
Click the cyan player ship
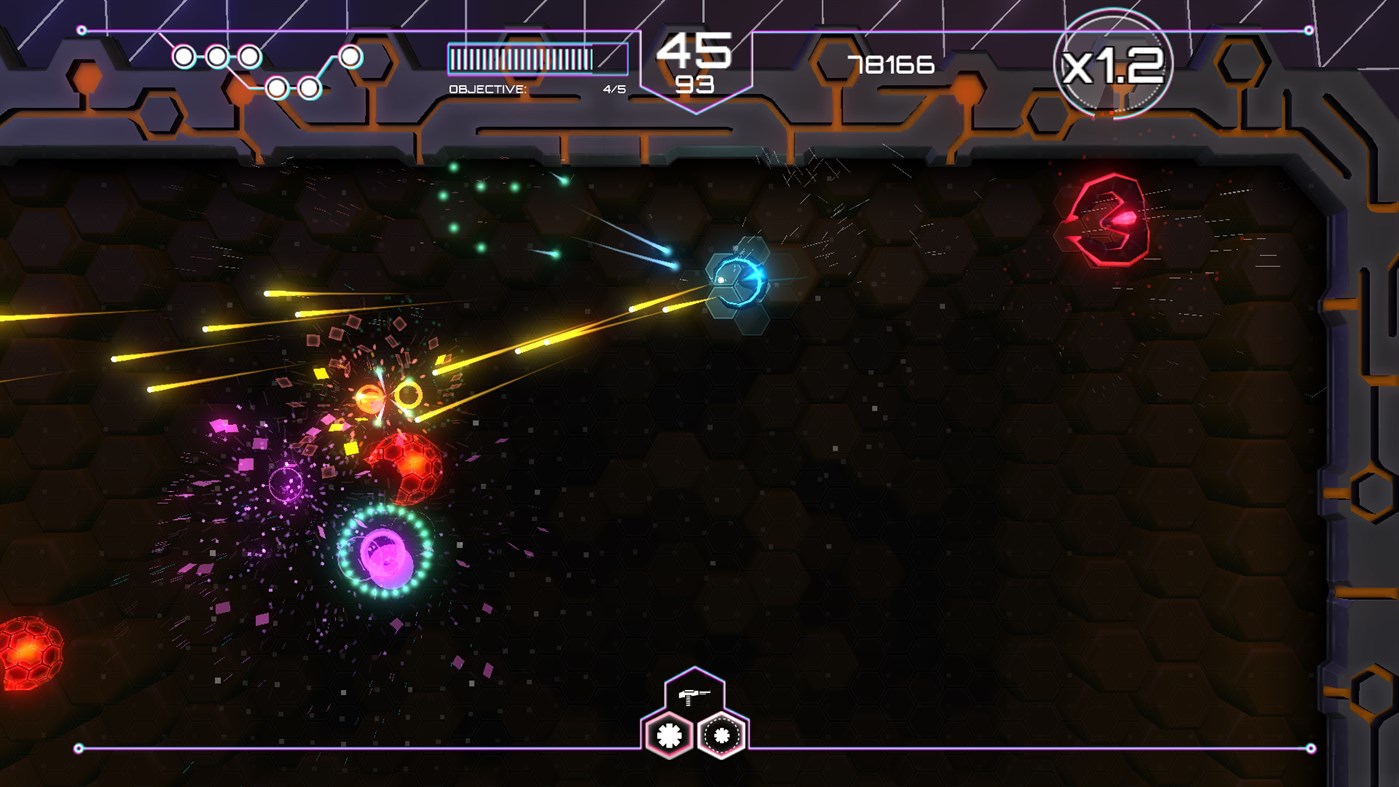point(737,280)
